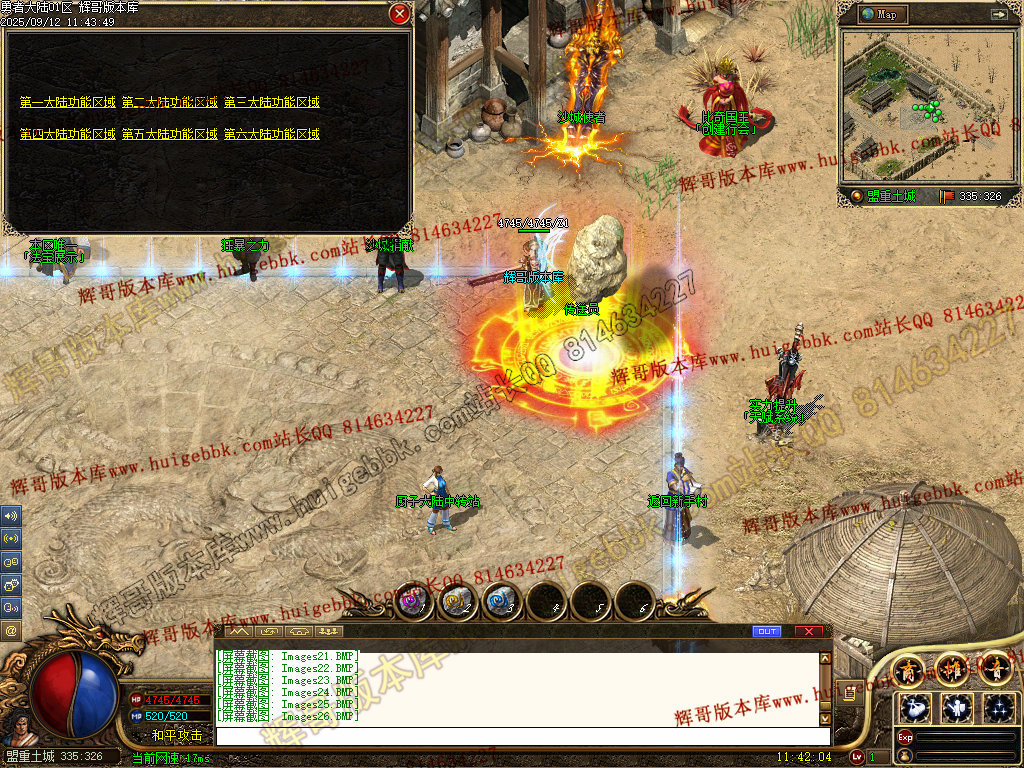Open the 第三大陆功能区域 link
1024x768 pixels.
click(271, 102)
